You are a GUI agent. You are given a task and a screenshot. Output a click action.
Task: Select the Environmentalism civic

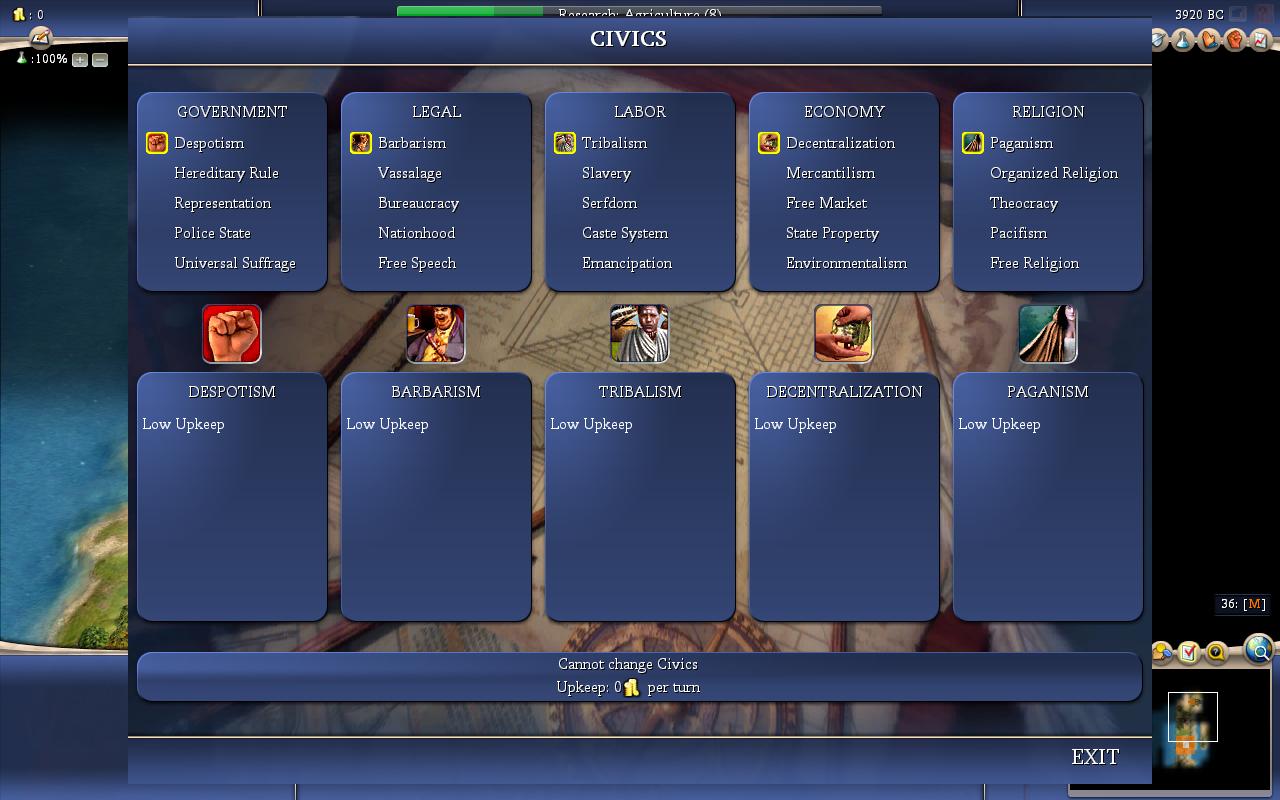pos(846,263)
